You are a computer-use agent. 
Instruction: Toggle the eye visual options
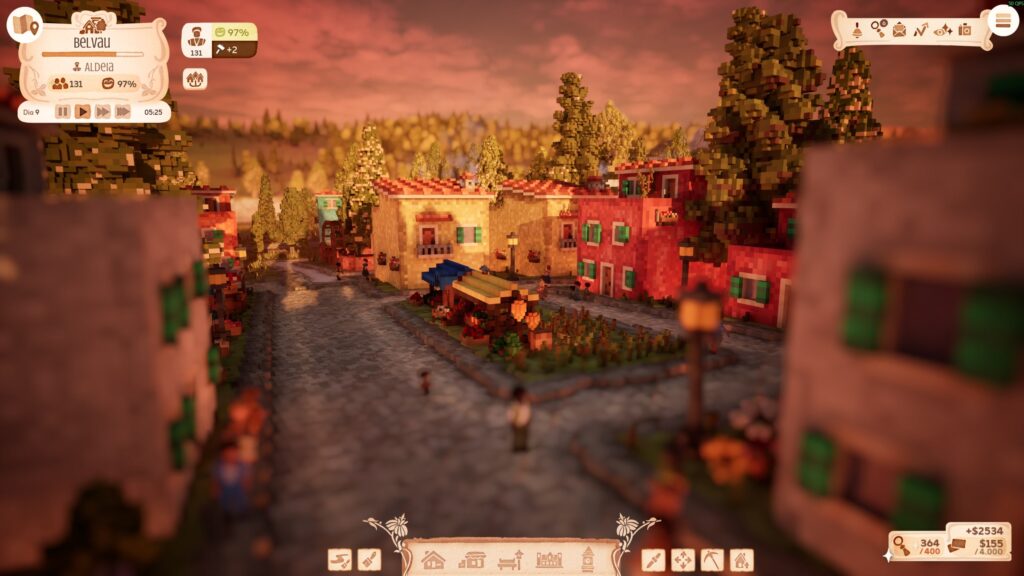(x=943, y=29)
